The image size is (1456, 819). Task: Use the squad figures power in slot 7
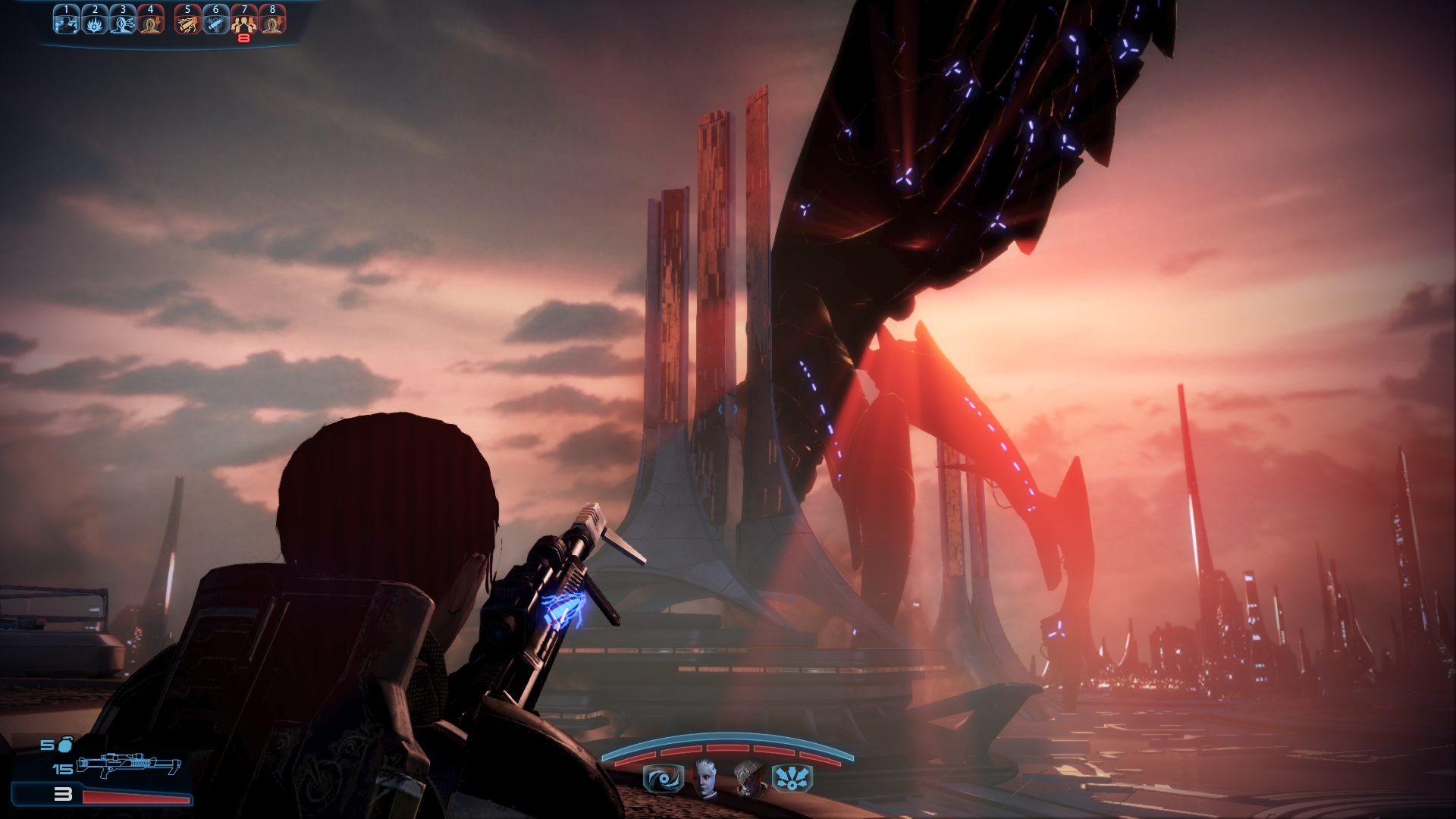244,20
